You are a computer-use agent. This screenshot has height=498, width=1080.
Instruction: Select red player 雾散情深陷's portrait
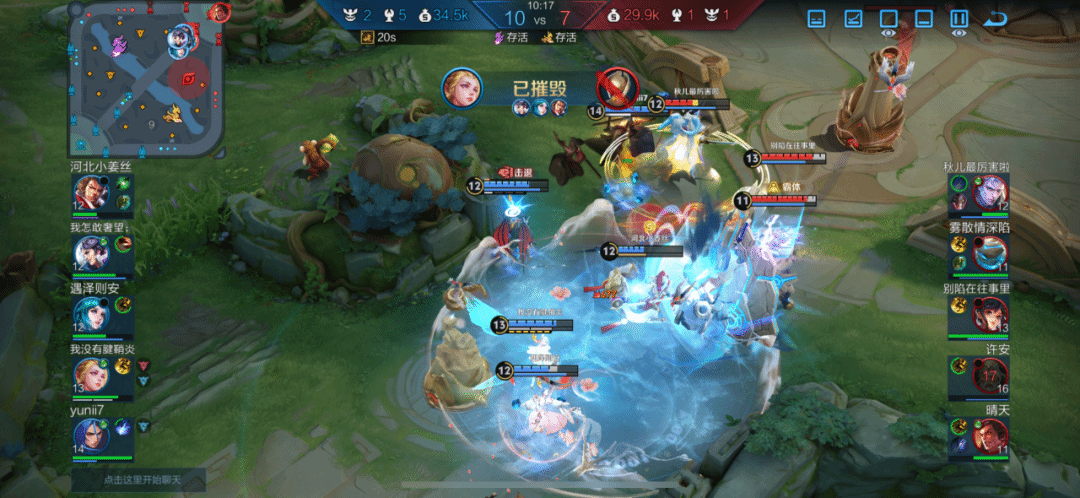point(990,254)
